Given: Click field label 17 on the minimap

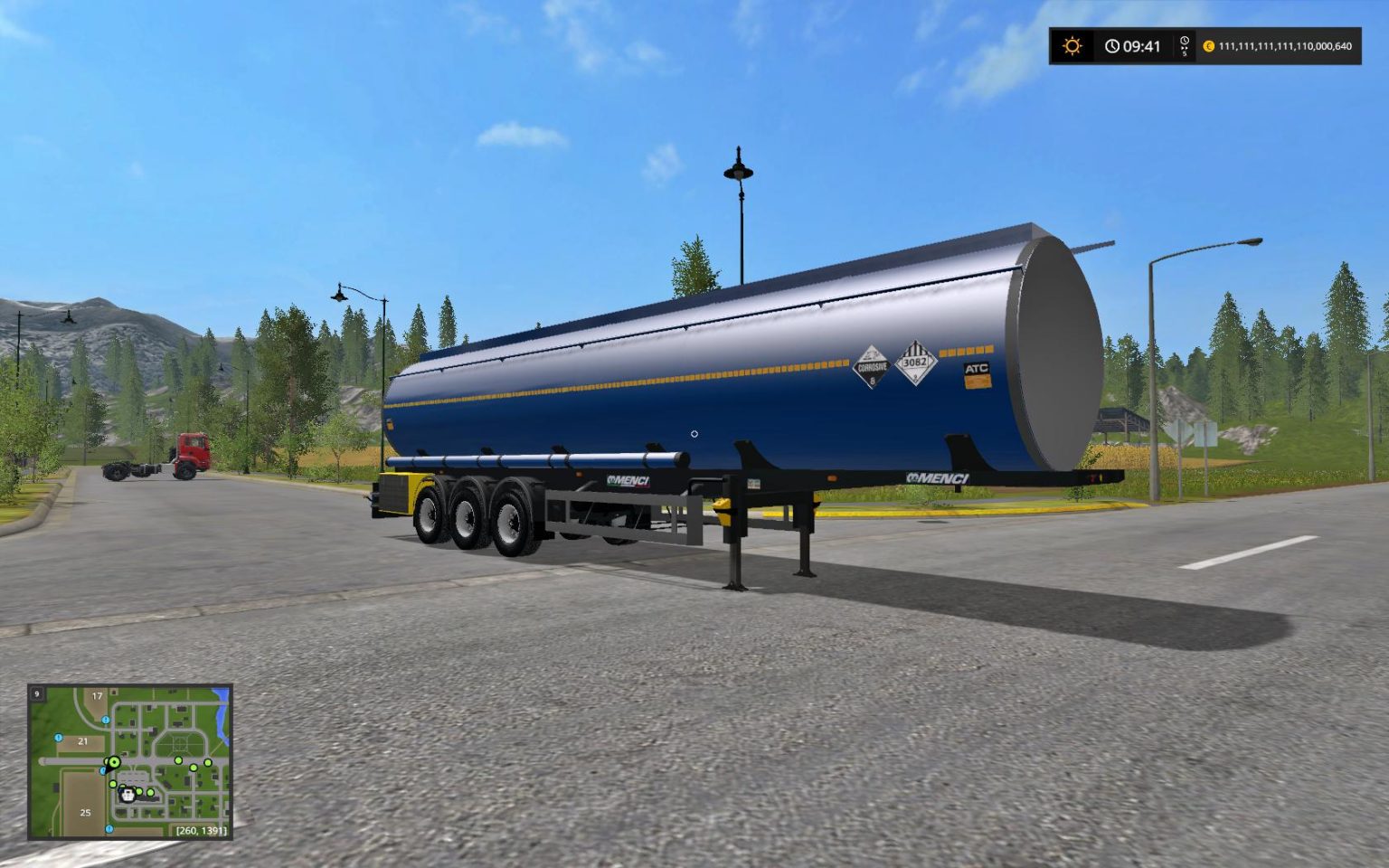Looking at the screenshot, I should pos(98,695).
